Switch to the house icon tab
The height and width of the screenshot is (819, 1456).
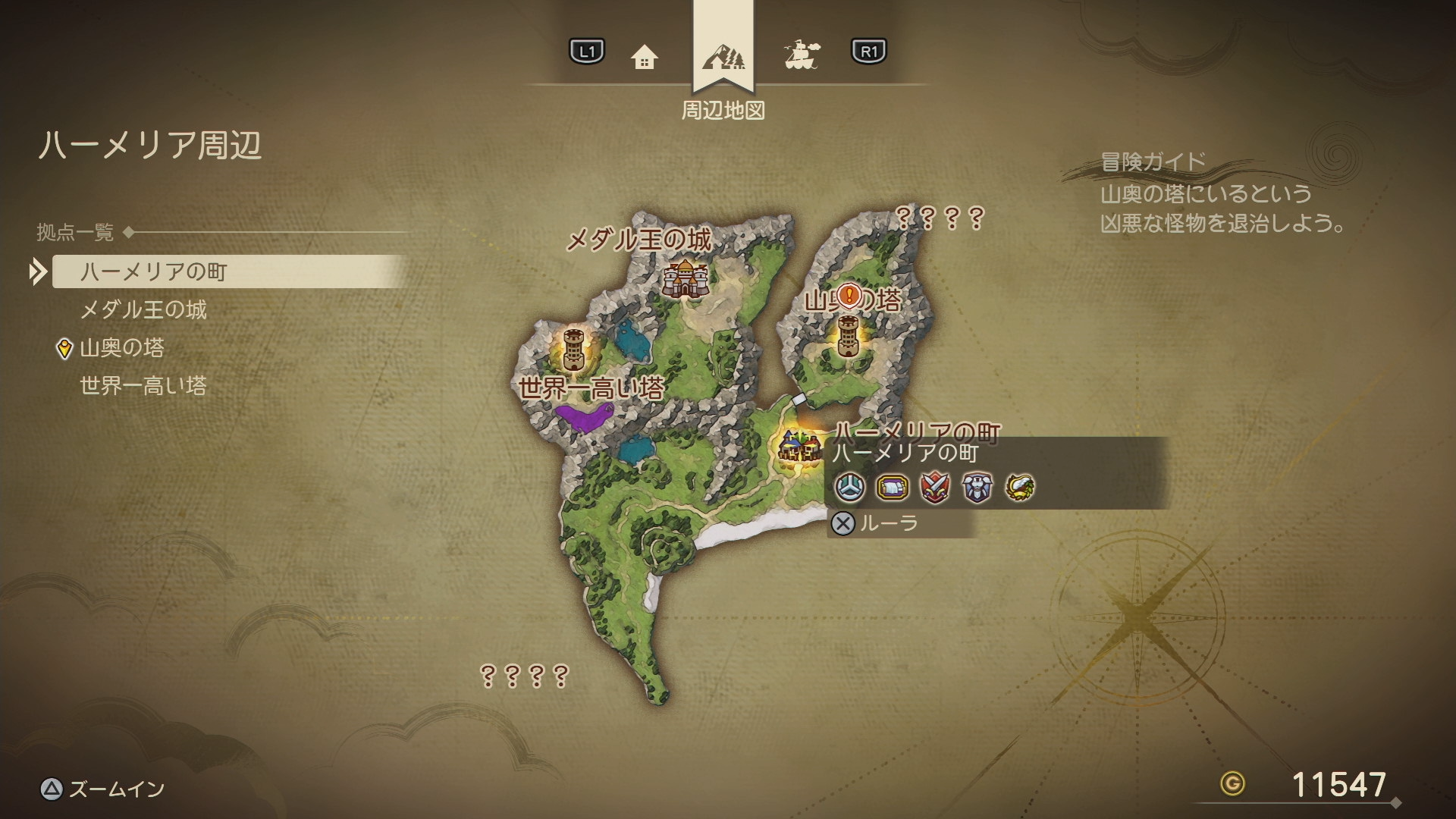(644, 56)
